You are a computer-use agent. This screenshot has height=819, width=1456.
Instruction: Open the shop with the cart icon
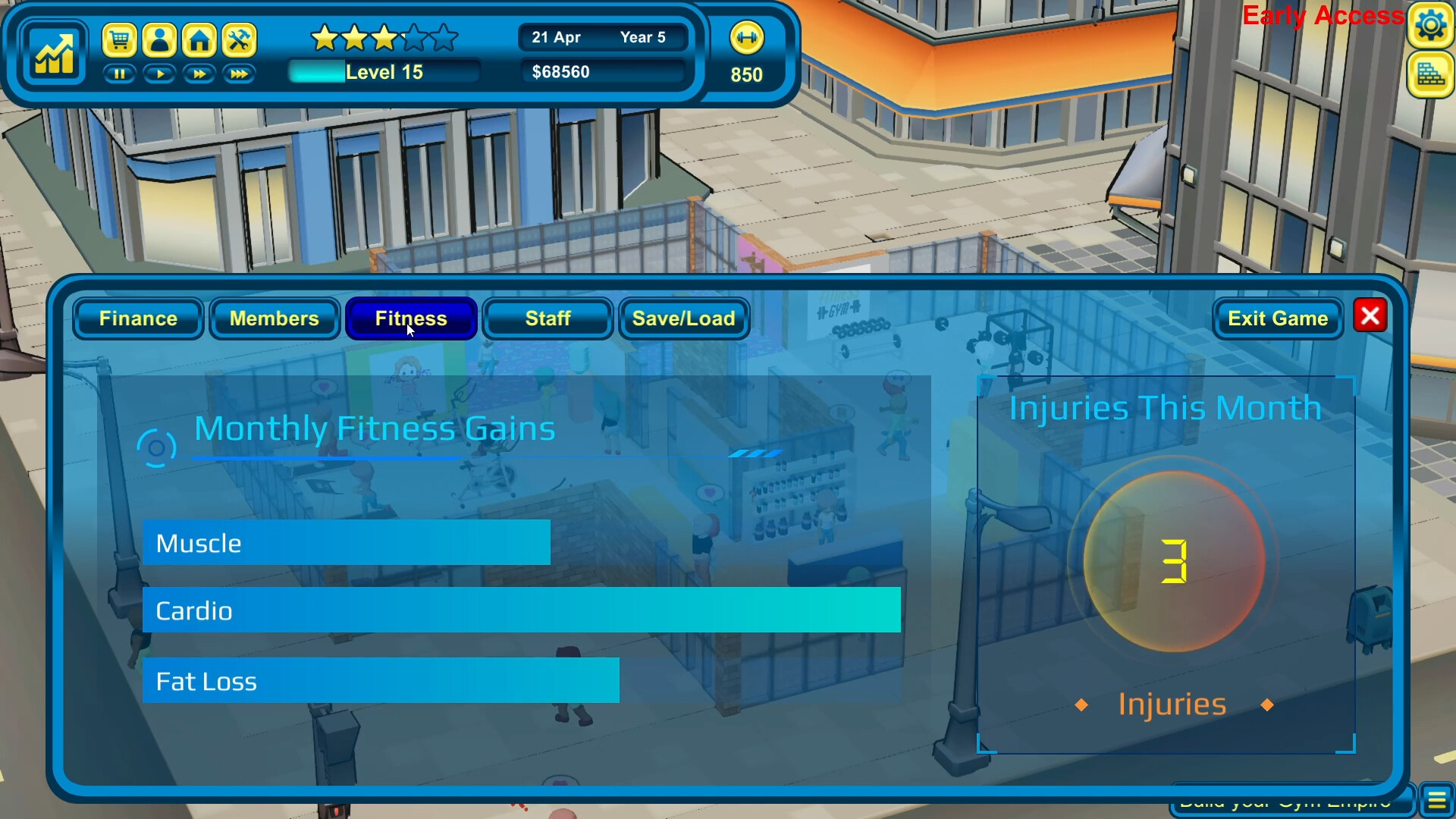coord(121,40)
